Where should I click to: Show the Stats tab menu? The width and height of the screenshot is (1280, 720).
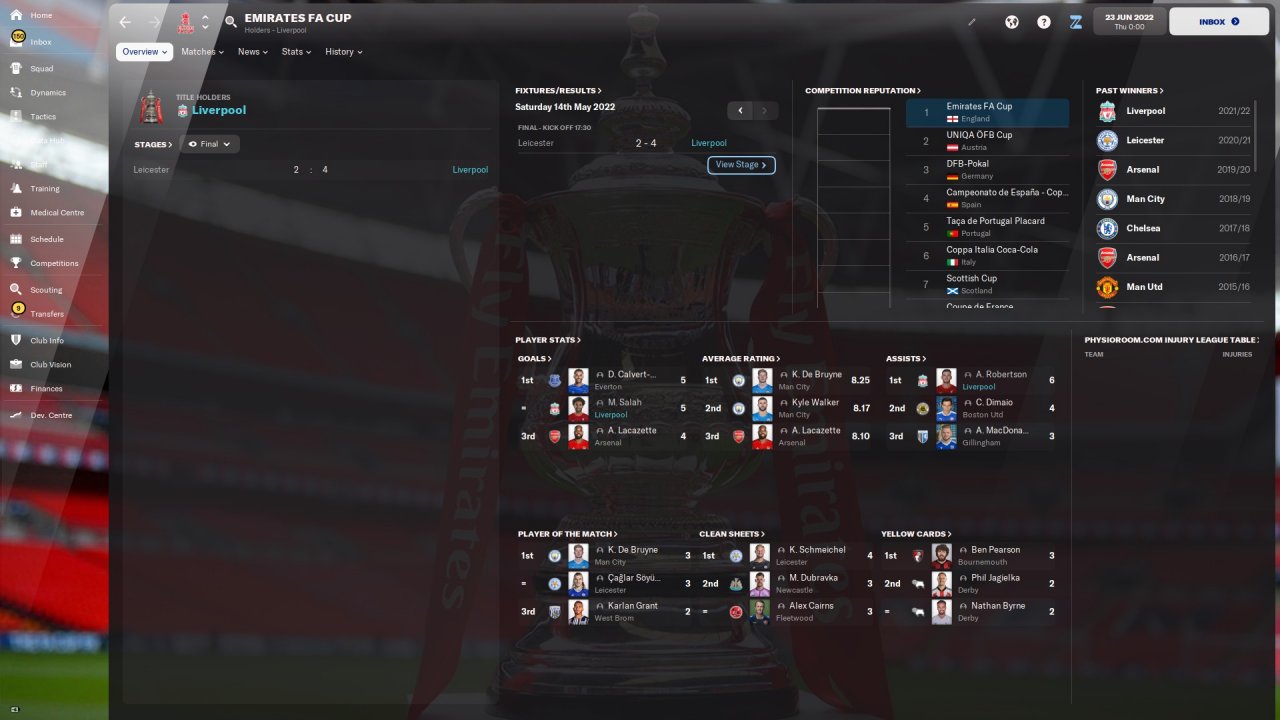[296, 52]
